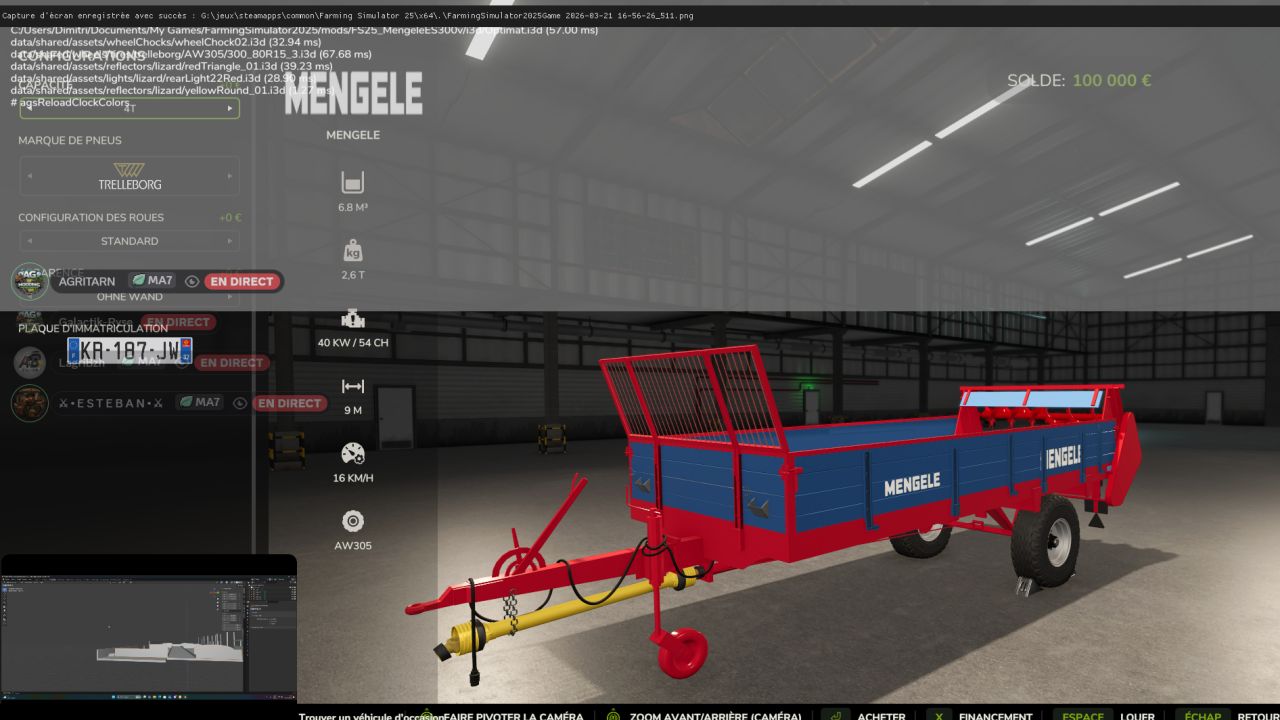Viewport: 1280px width, 720px height.
Task: Open the next tire brand with the right arrow
Action: coord(231,176)
